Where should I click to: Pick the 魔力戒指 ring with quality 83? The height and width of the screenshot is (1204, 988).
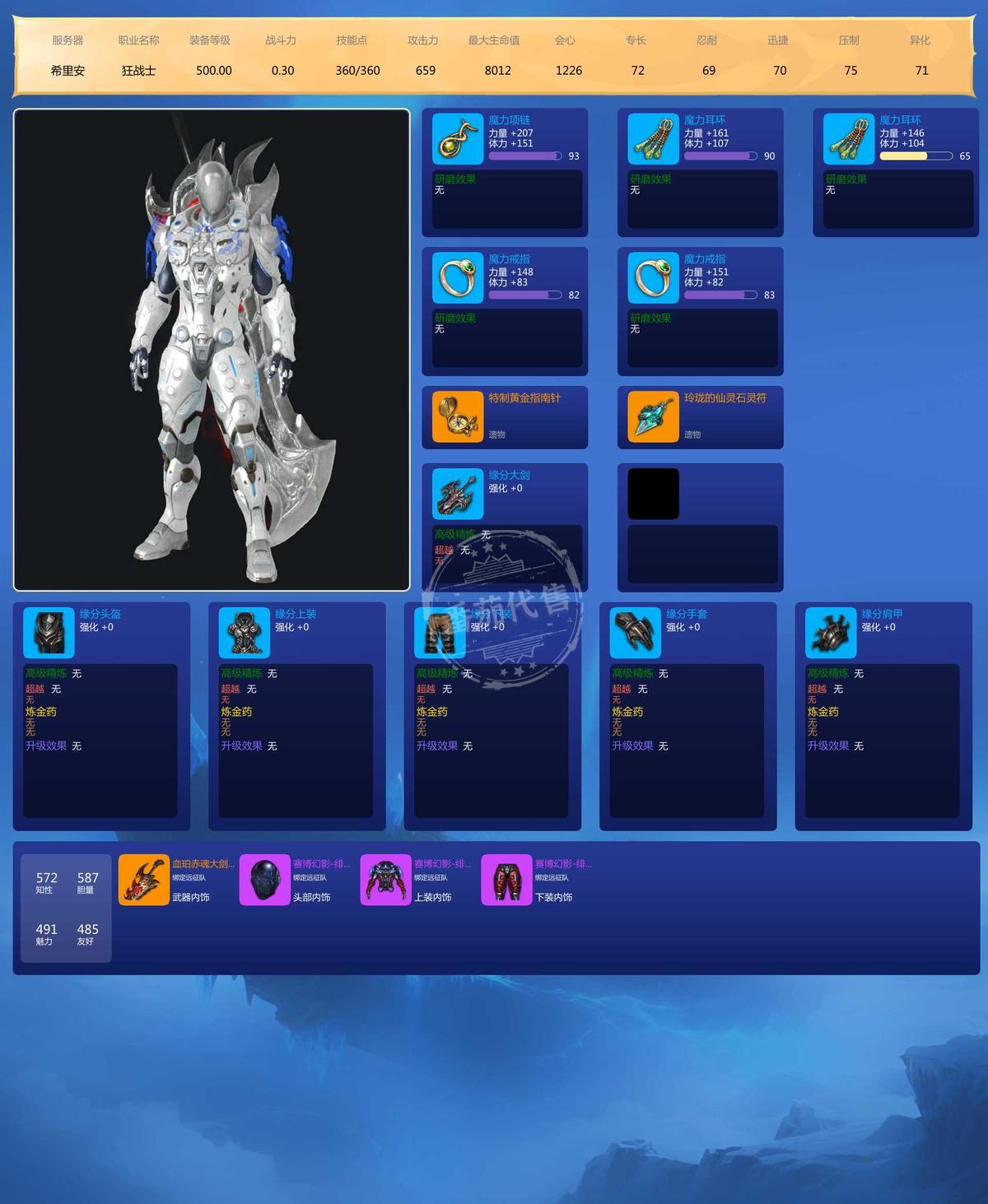pyautogui.click(x=653, y=278)
